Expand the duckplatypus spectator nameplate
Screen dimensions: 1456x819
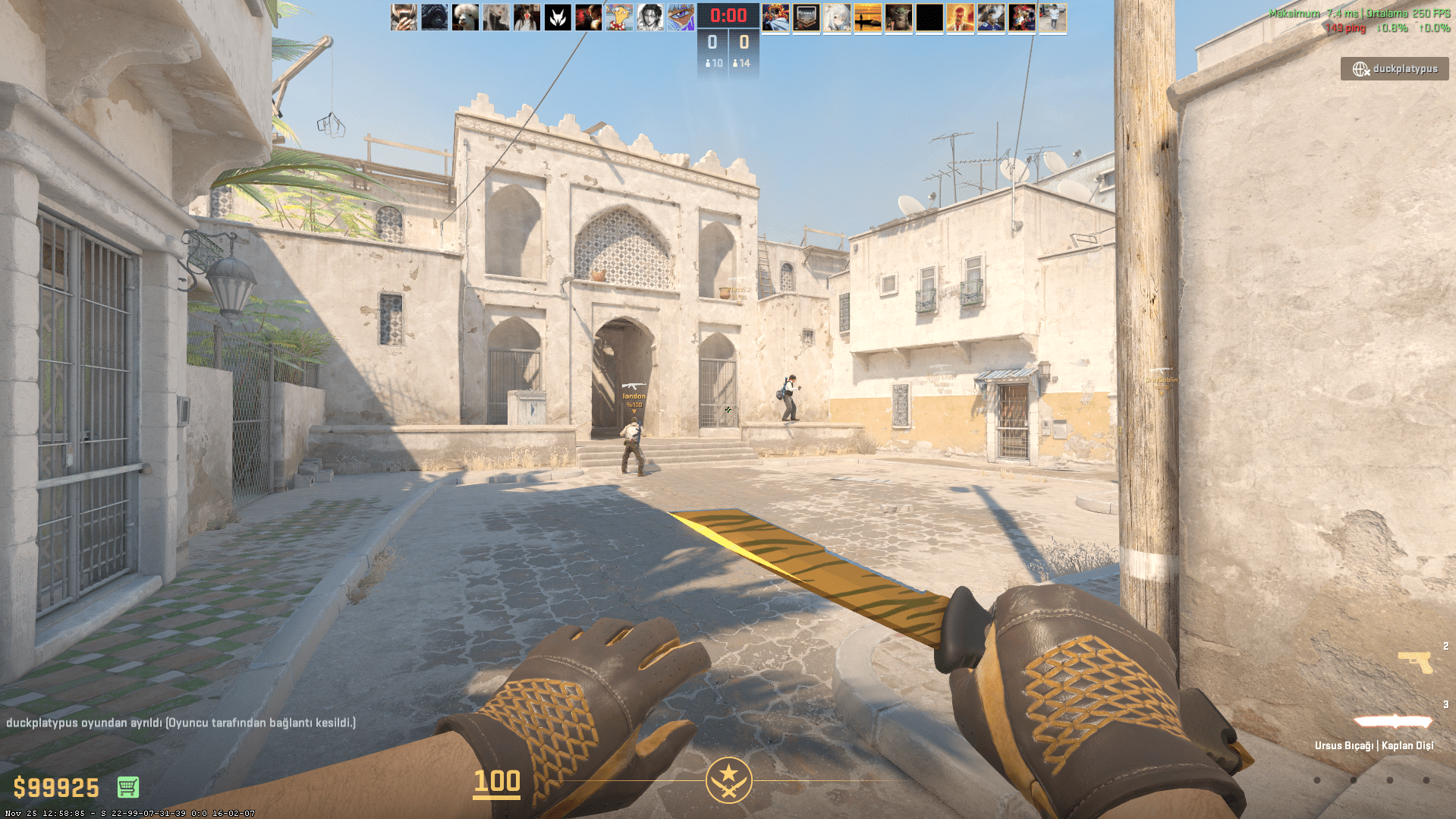click(x=1395, y=69)
